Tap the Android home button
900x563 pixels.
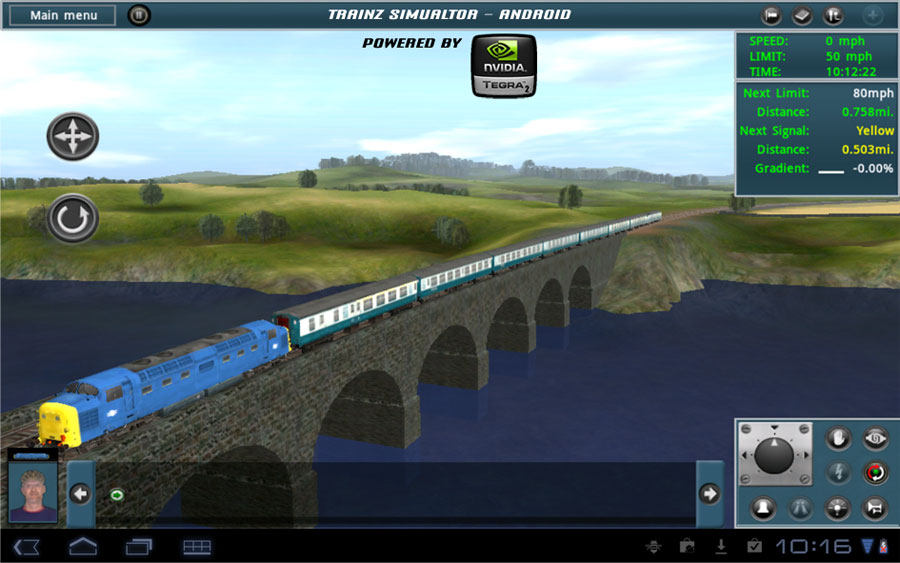82,546
